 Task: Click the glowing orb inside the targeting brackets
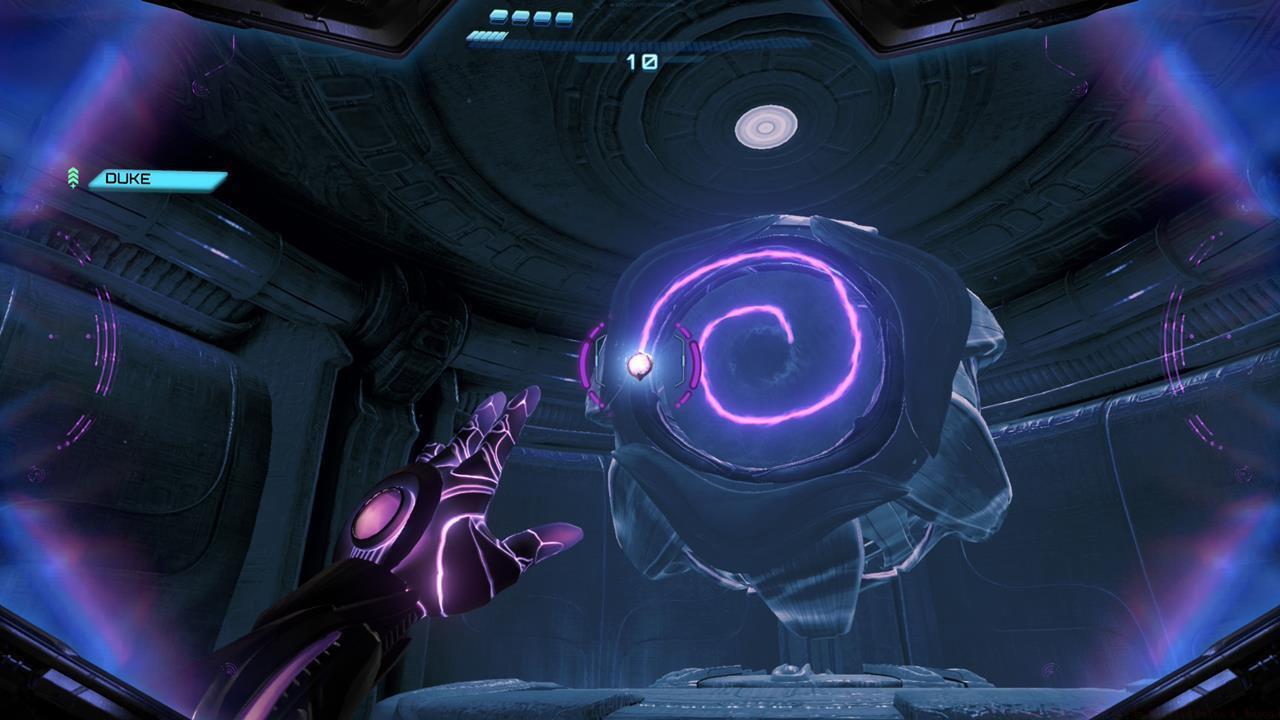(x=640, y=362)
